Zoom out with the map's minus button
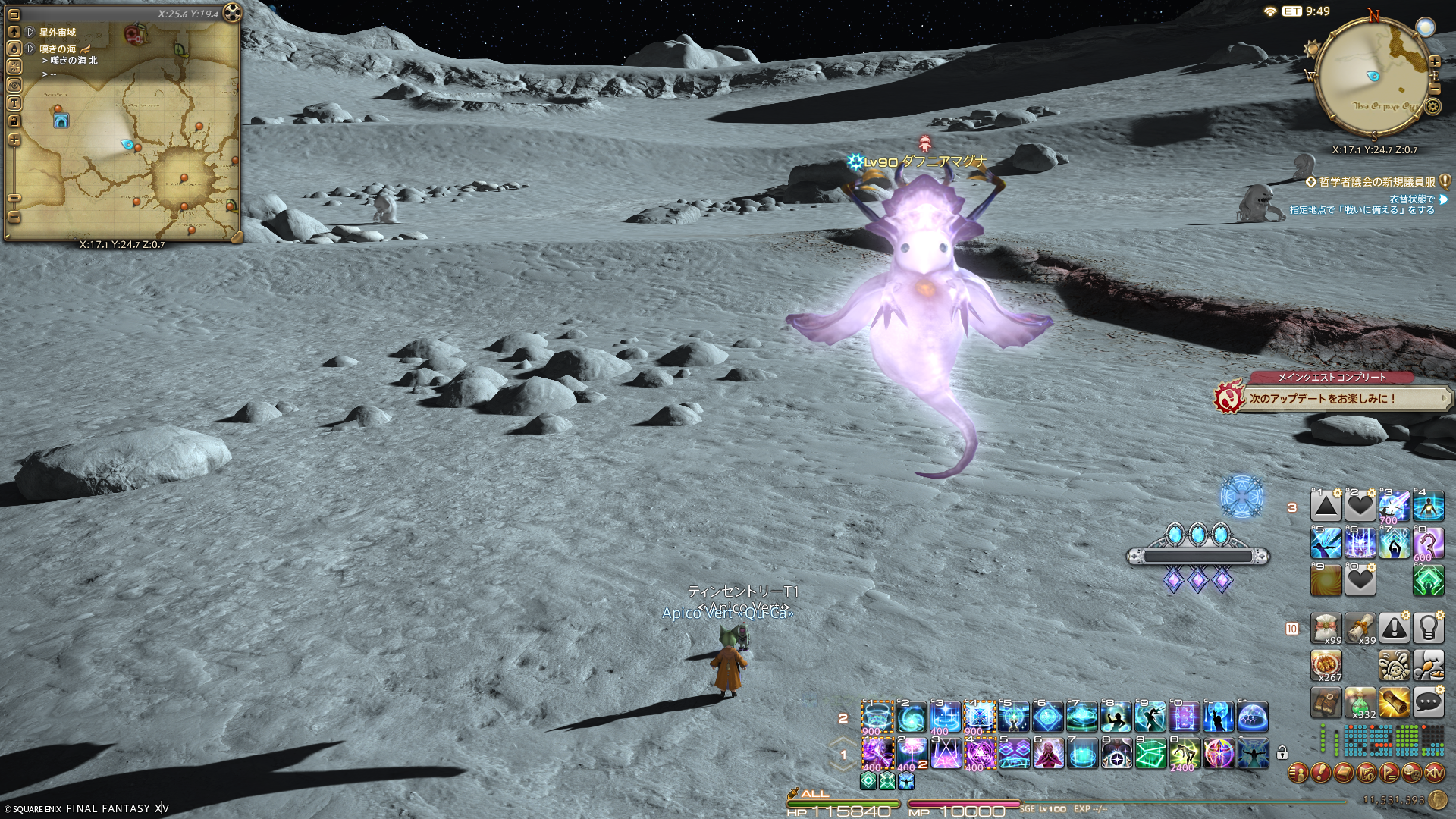The image size is (1456, 819). point(14,215)
